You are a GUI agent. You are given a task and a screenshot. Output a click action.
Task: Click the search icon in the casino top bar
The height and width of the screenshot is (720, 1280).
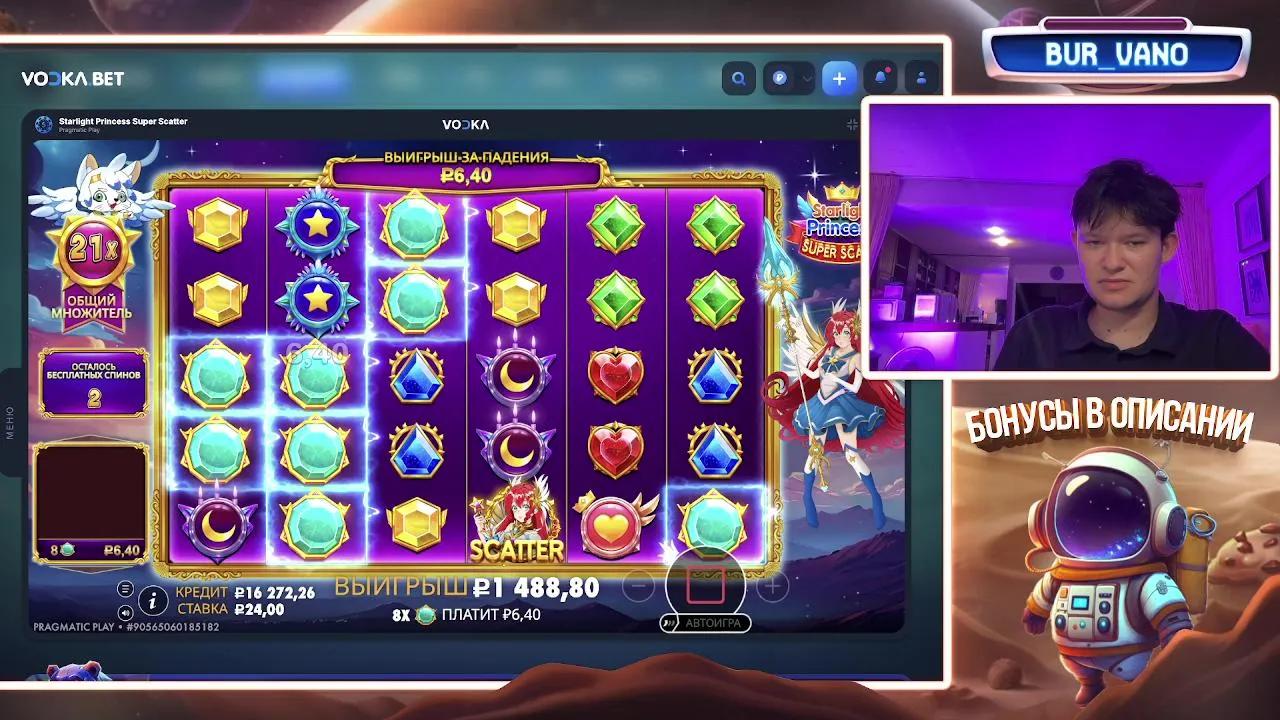(738, 77)
